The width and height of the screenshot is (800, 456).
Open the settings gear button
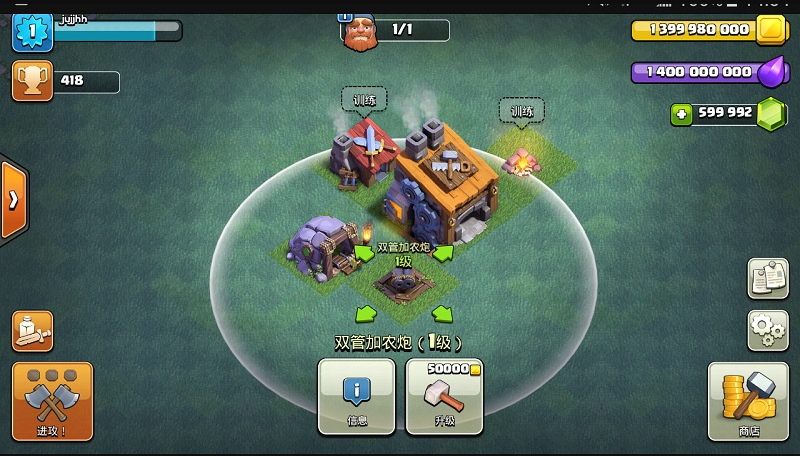pos(768,330)
